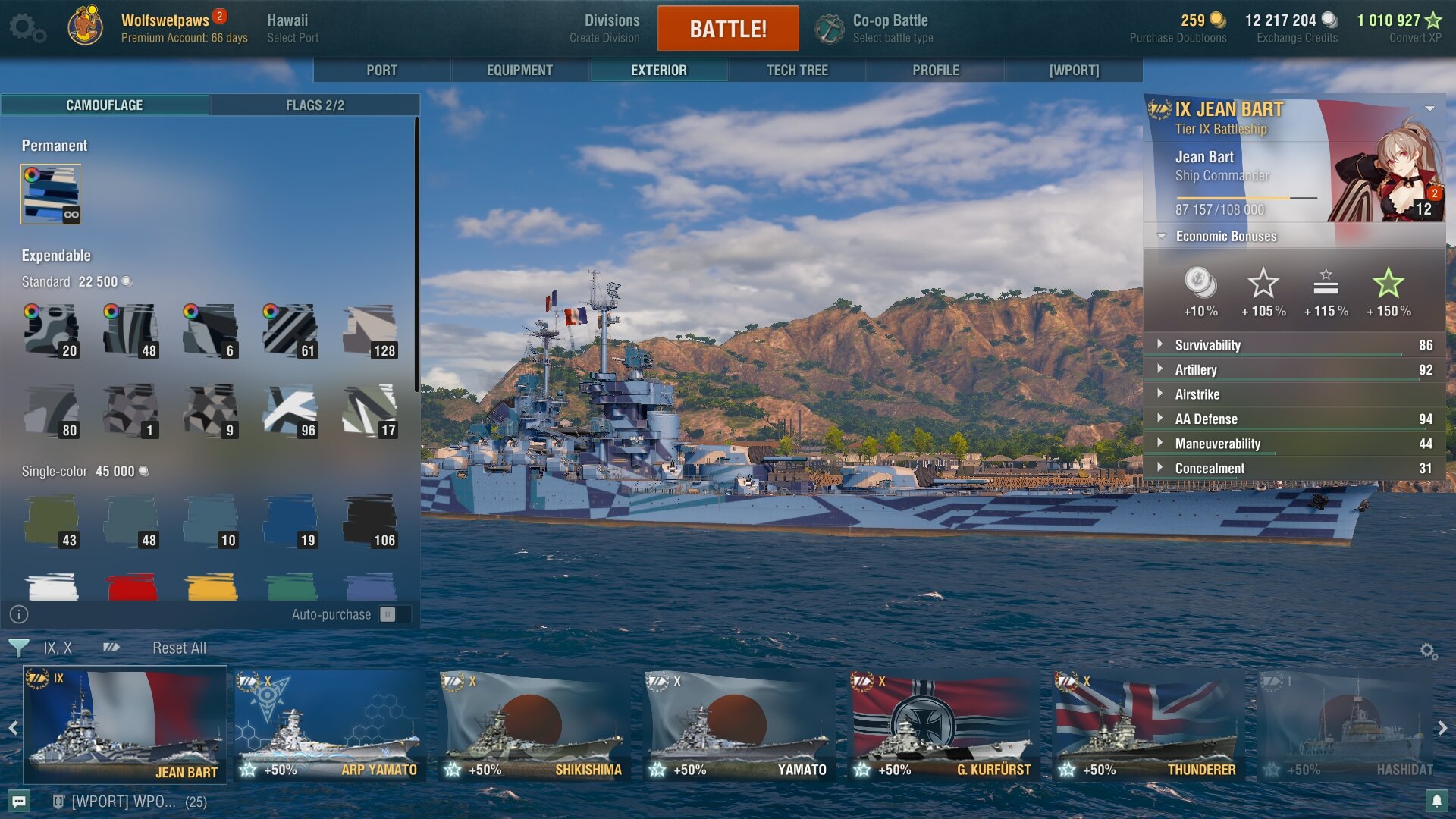Select ARP Yamato in ship carousel
Viewport: 1456px width, 819px height.
tap(329, 725)
